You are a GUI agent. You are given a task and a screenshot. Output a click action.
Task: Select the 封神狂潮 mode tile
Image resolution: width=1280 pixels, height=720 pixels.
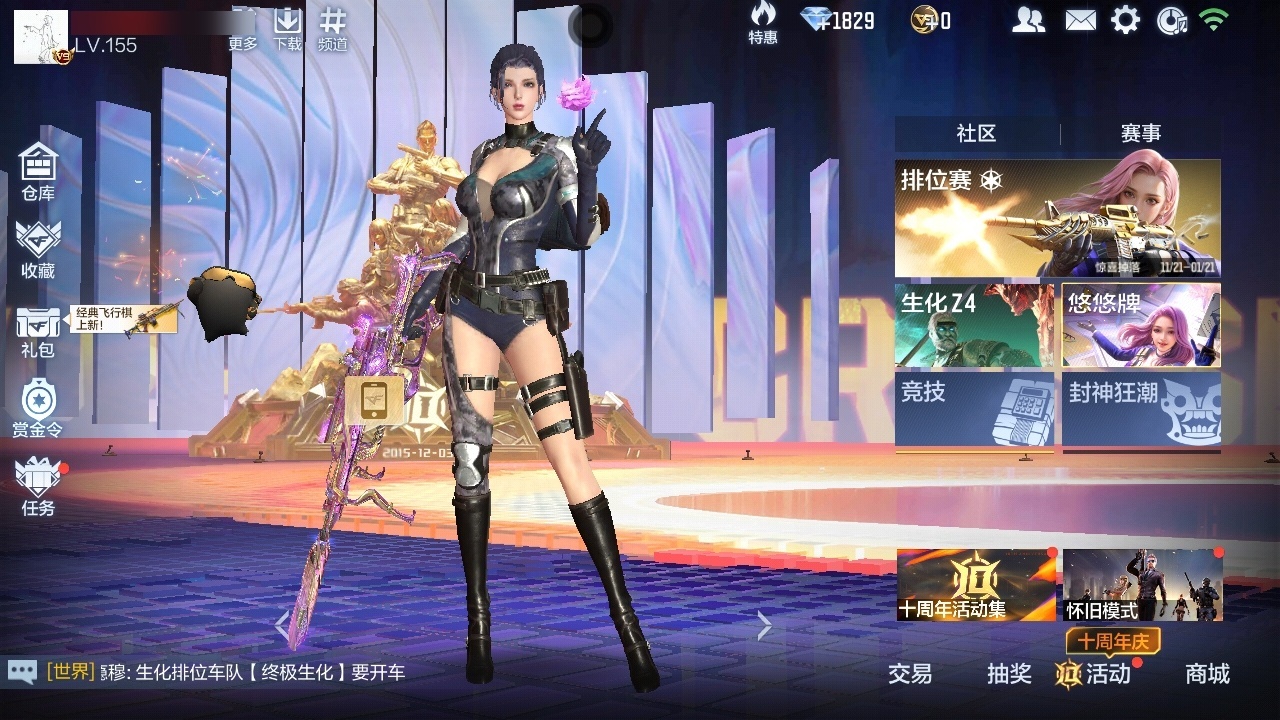pyautogui.click(x=1141, y=409)
